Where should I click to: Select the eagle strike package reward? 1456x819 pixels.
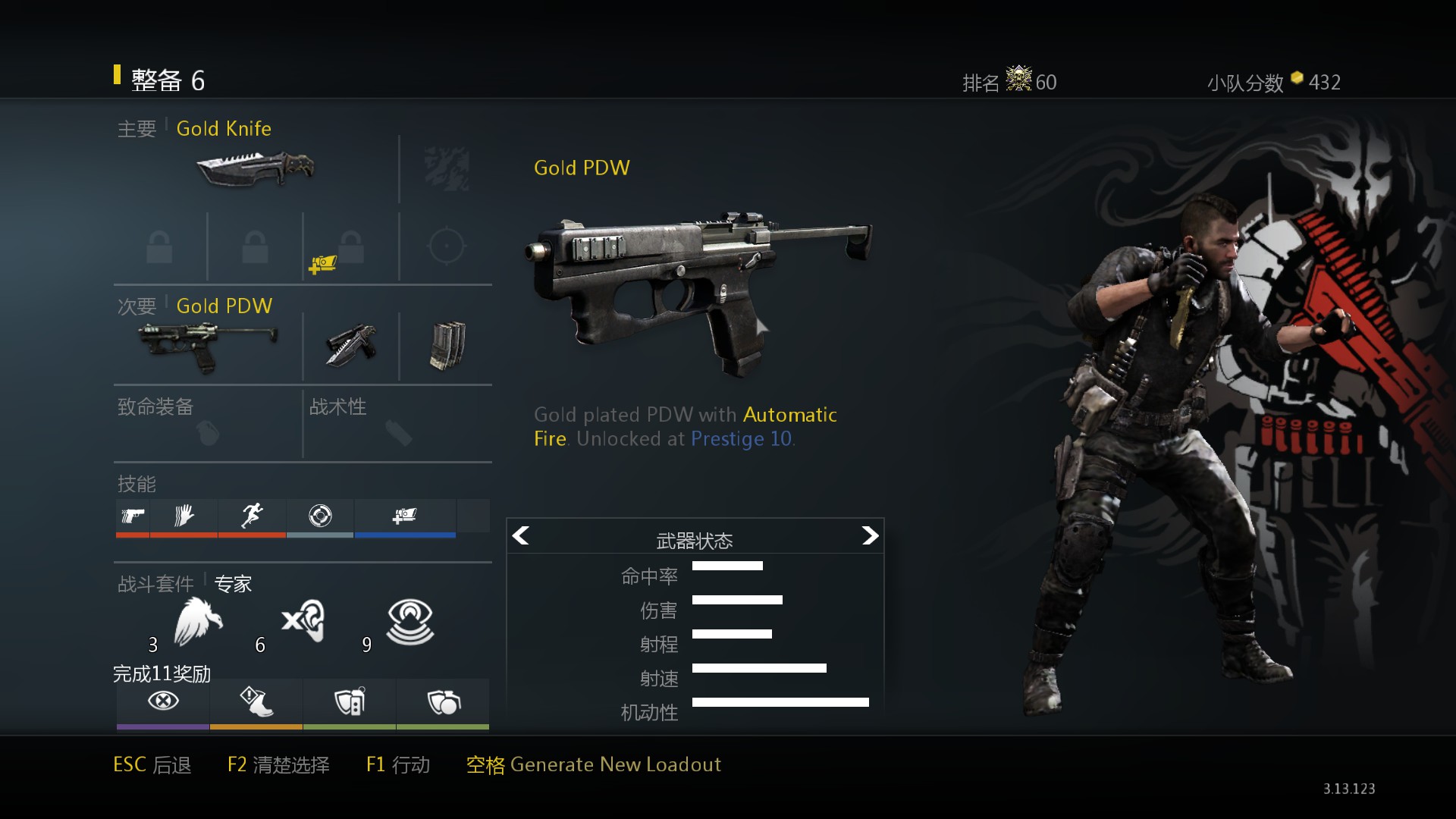click(x=198, y=622)
